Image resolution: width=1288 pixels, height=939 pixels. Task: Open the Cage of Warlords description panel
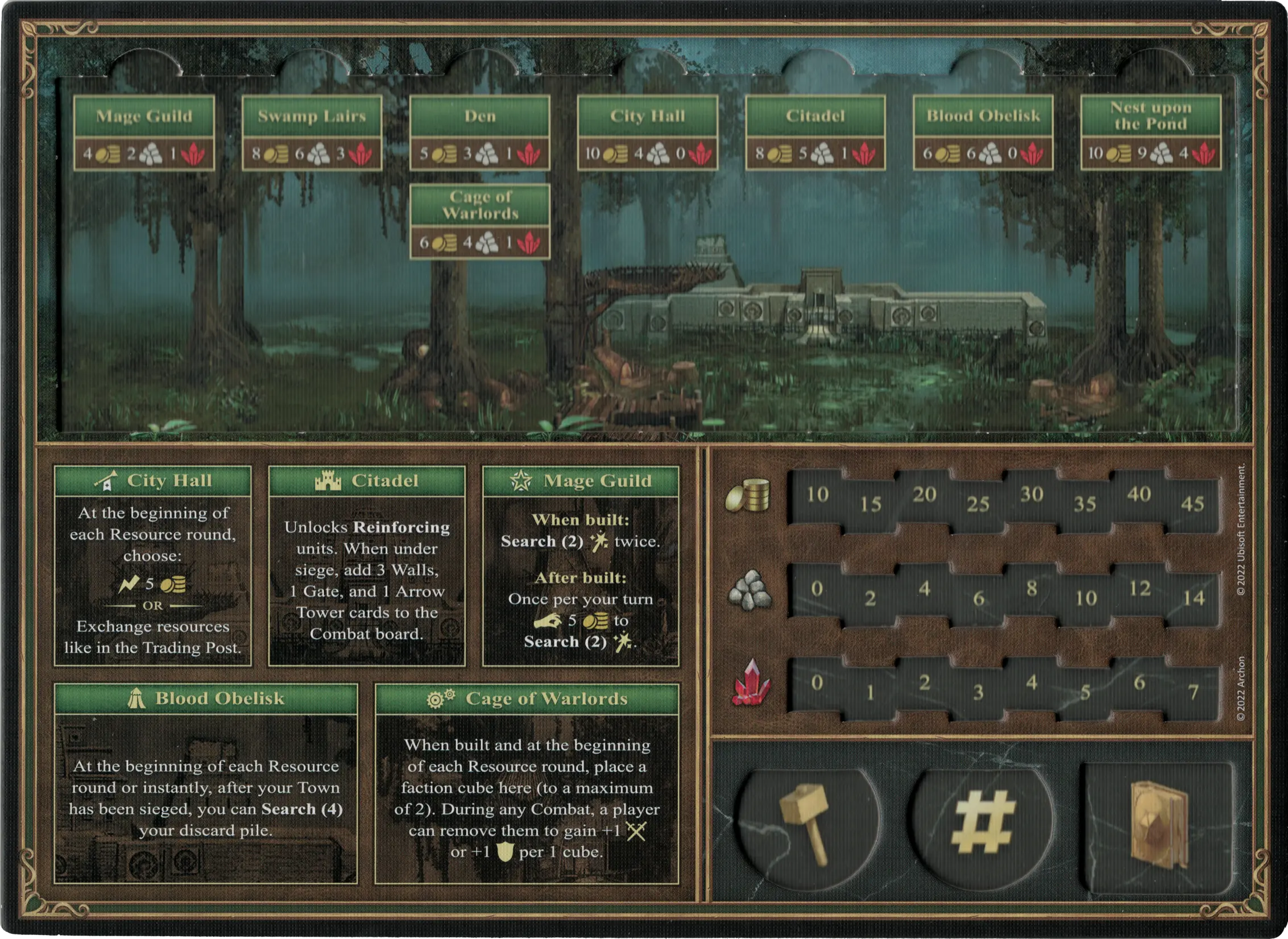coord(527,783)
